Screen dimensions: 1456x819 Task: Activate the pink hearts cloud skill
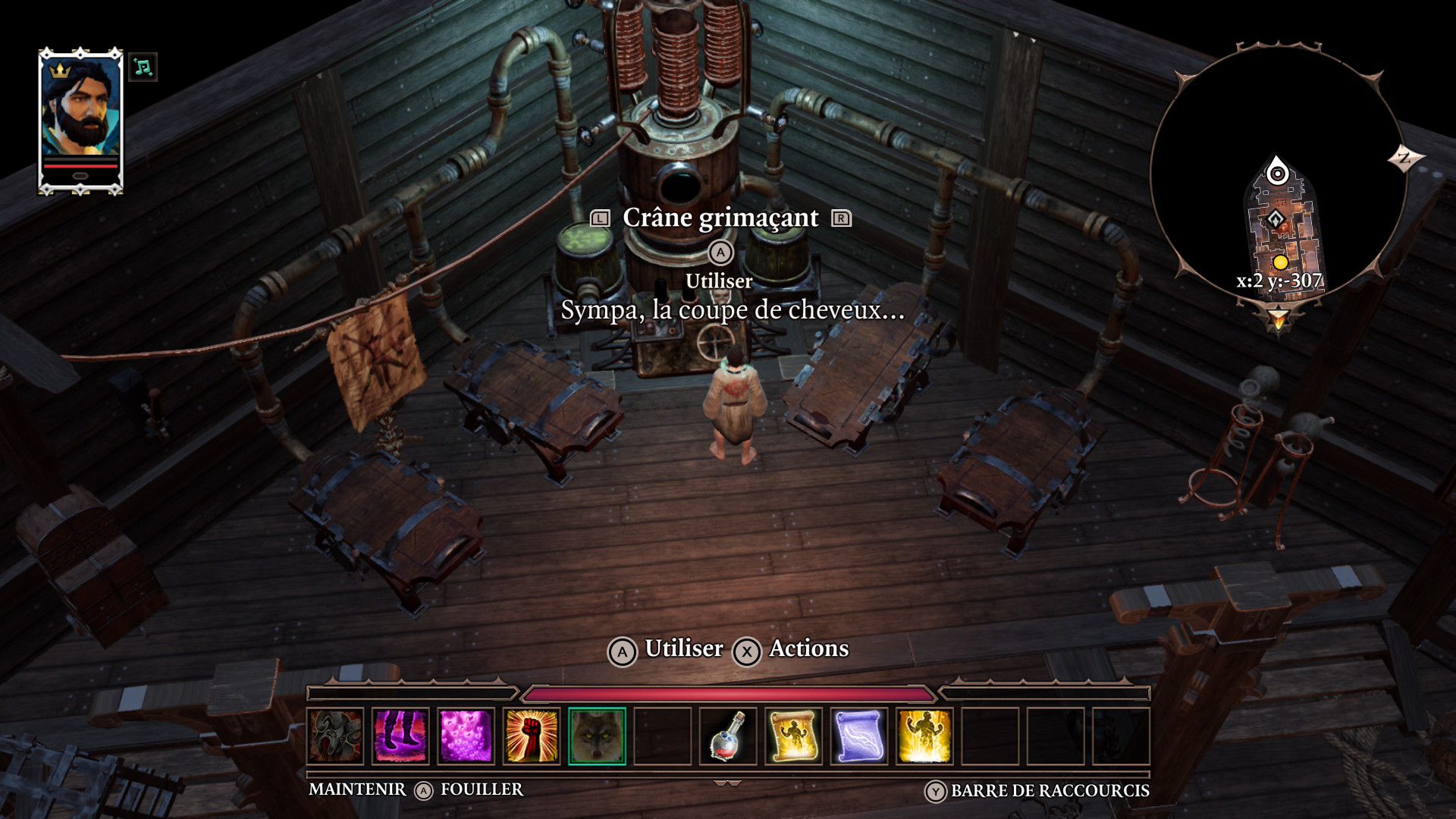point(466,736)
